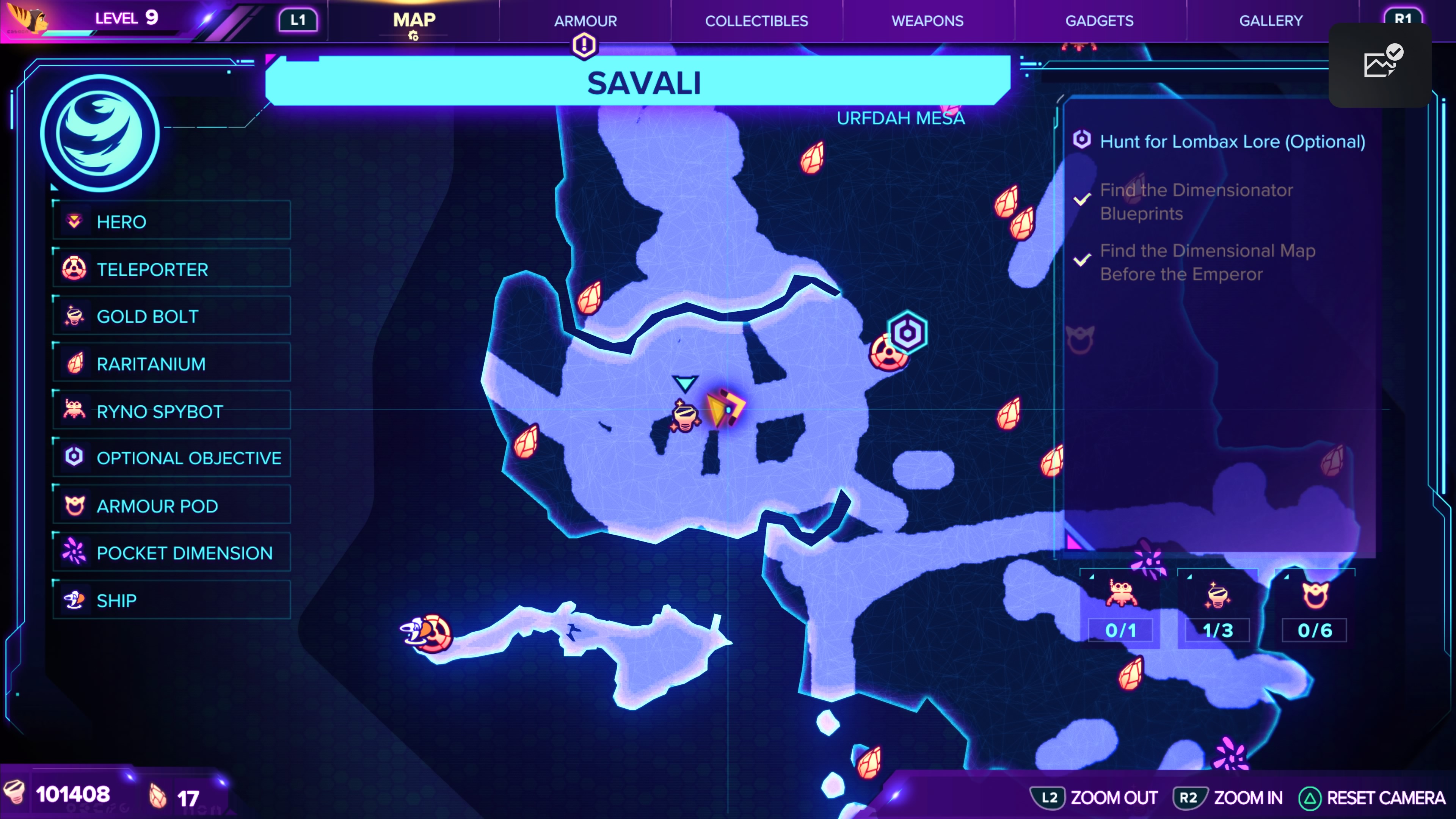This screenshot has width=1456, height=819.
Task: Open the Collectibles tab
Action: [756, 21]
